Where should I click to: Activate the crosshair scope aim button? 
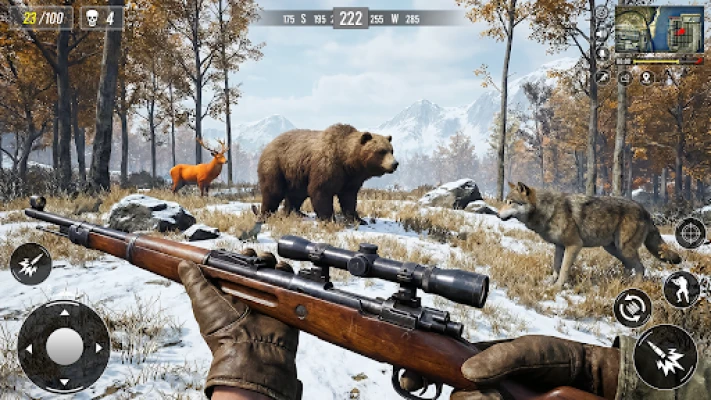click(690, 232)
